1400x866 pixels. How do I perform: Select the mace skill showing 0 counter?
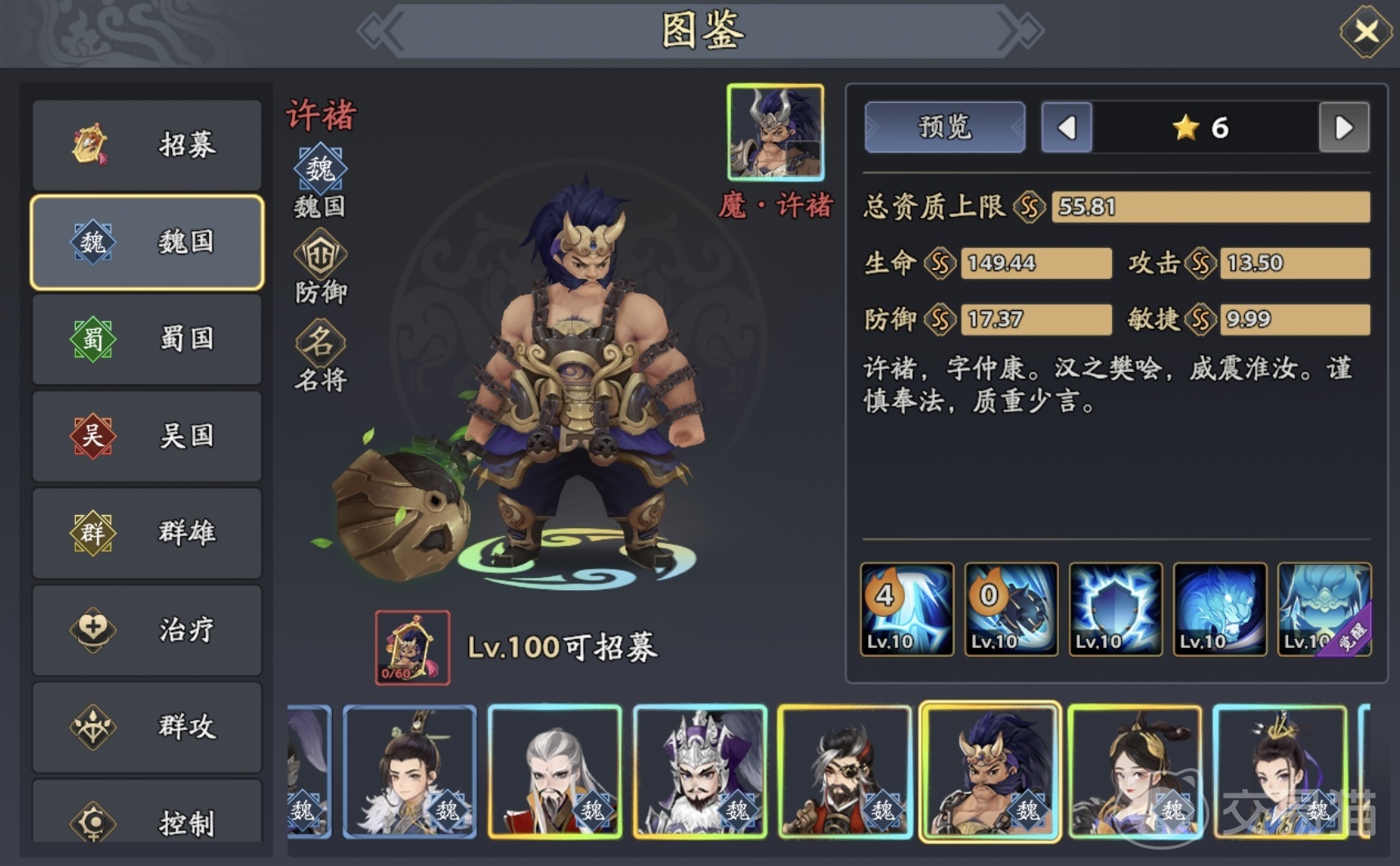tap(1012, 608)
